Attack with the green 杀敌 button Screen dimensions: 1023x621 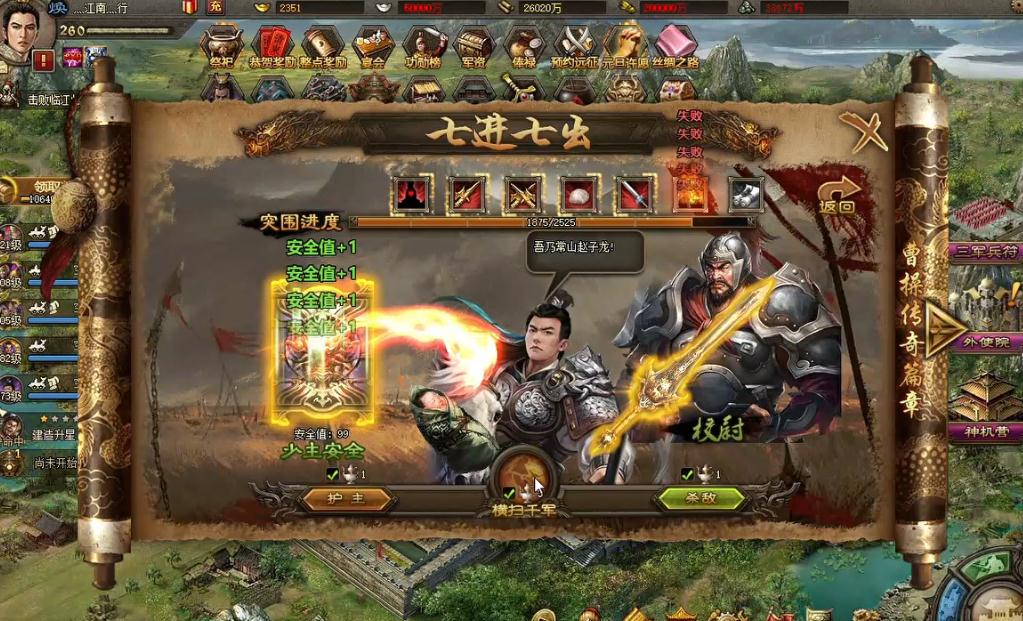pyautogui.click(x=700, y=498)
